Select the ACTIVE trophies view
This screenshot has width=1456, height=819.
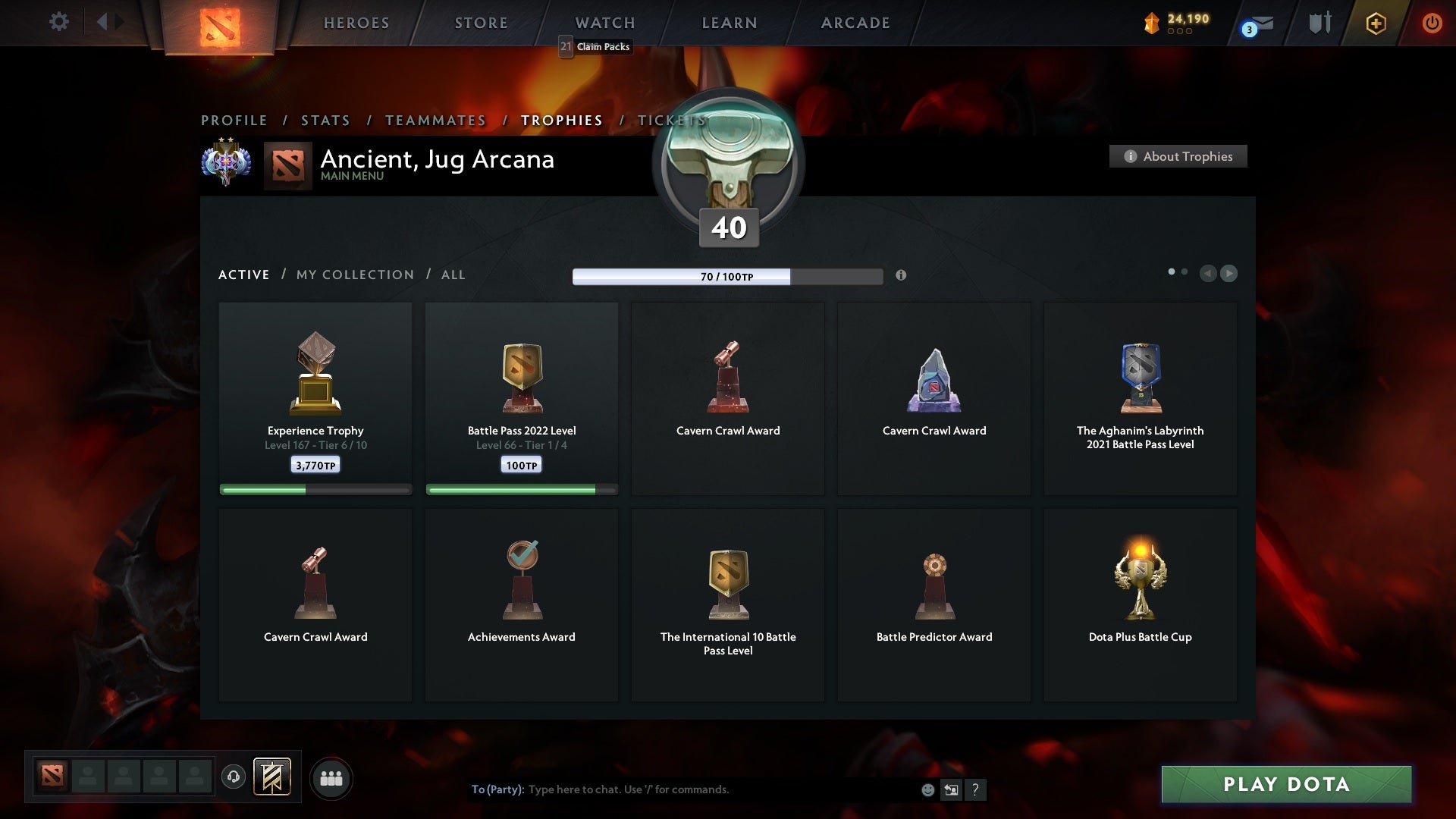click(244, 275)
